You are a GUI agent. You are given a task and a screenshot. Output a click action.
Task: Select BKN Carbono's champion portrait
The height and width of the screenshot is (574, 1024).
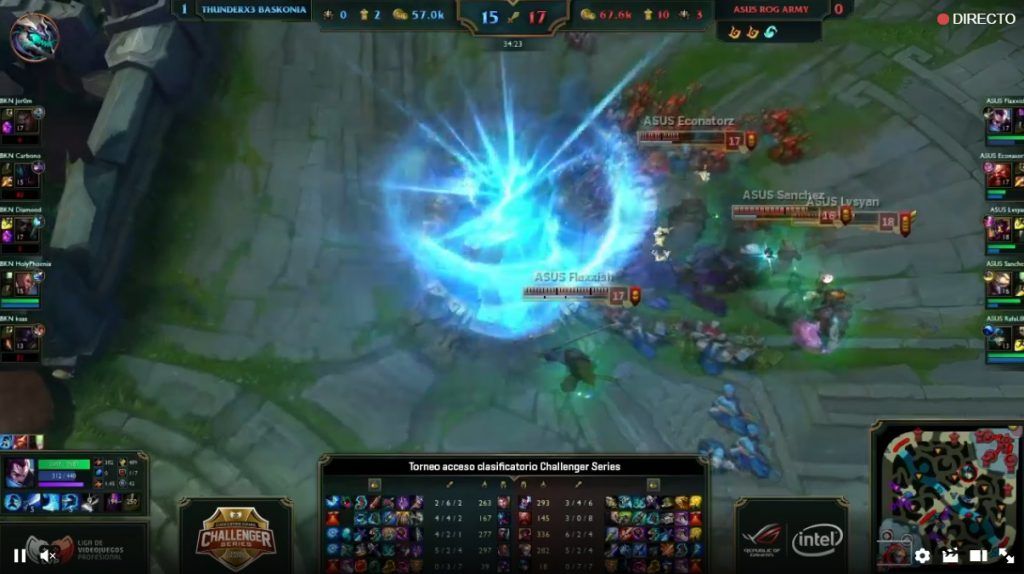pos(24,175)
